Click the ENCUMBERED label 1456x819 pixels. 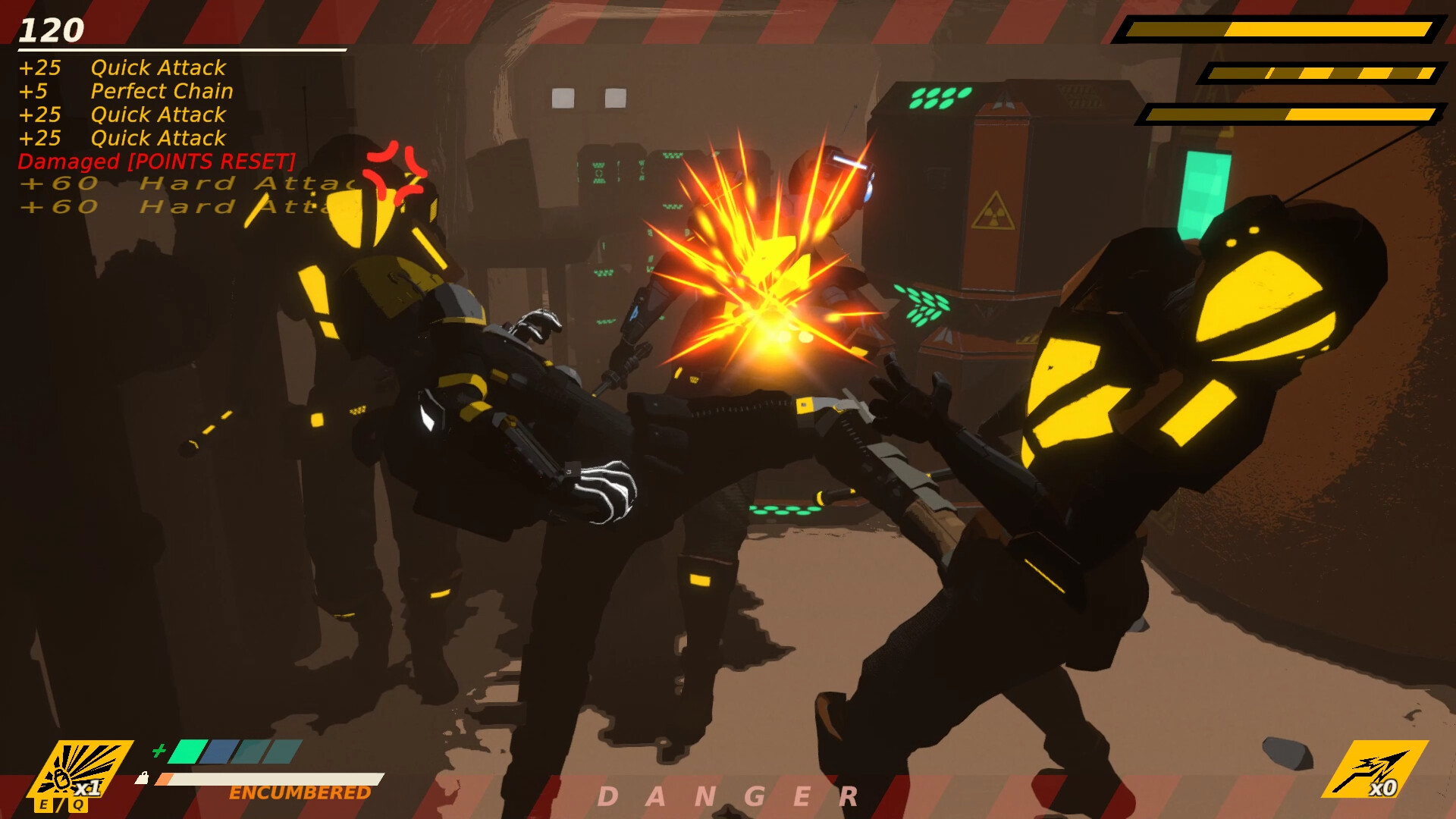[300, 792]
